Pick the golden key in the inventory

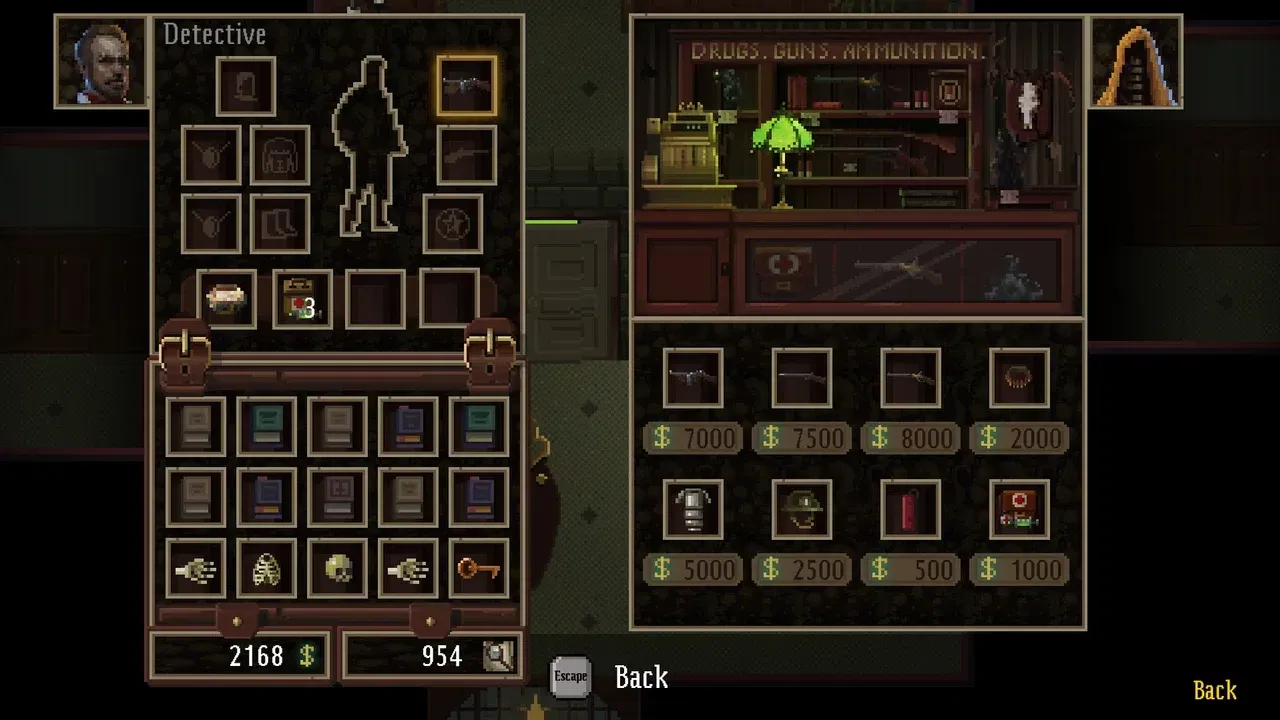pos(477,568)
